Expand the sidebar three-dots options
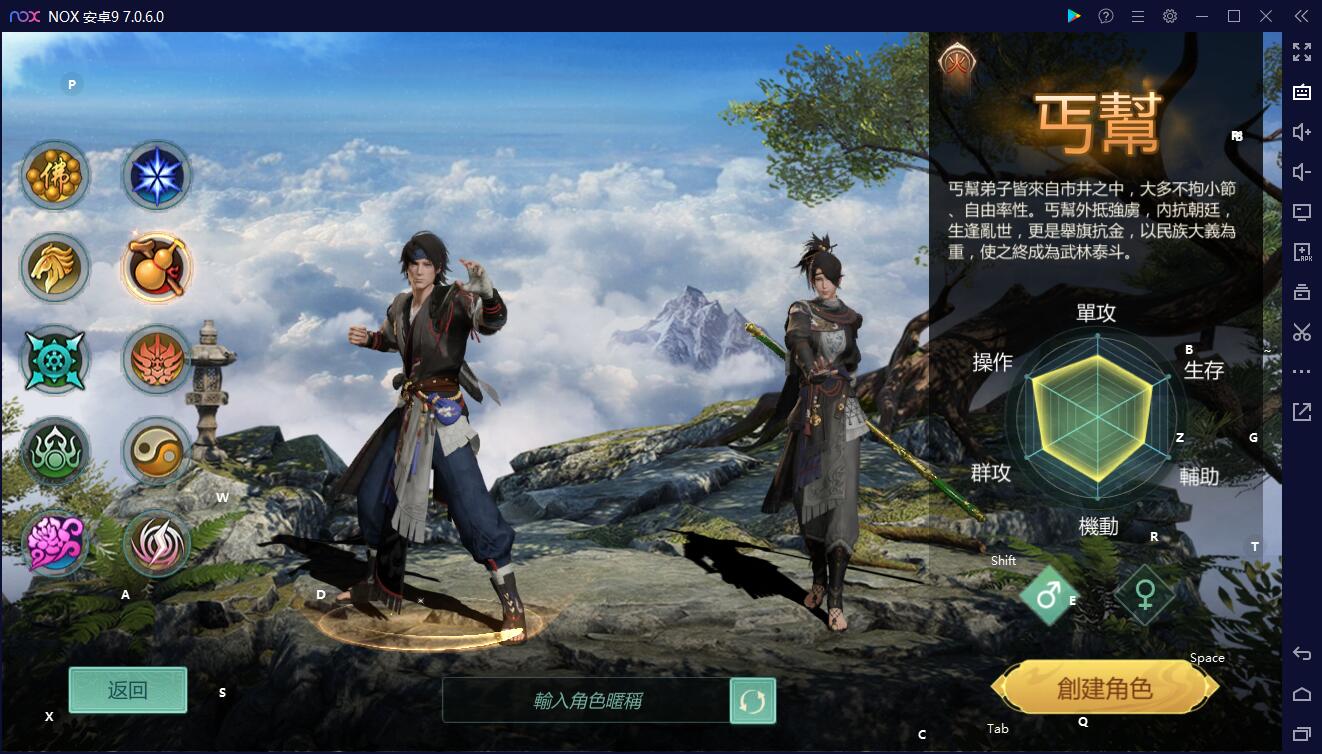 click(x=1301, y=371)
